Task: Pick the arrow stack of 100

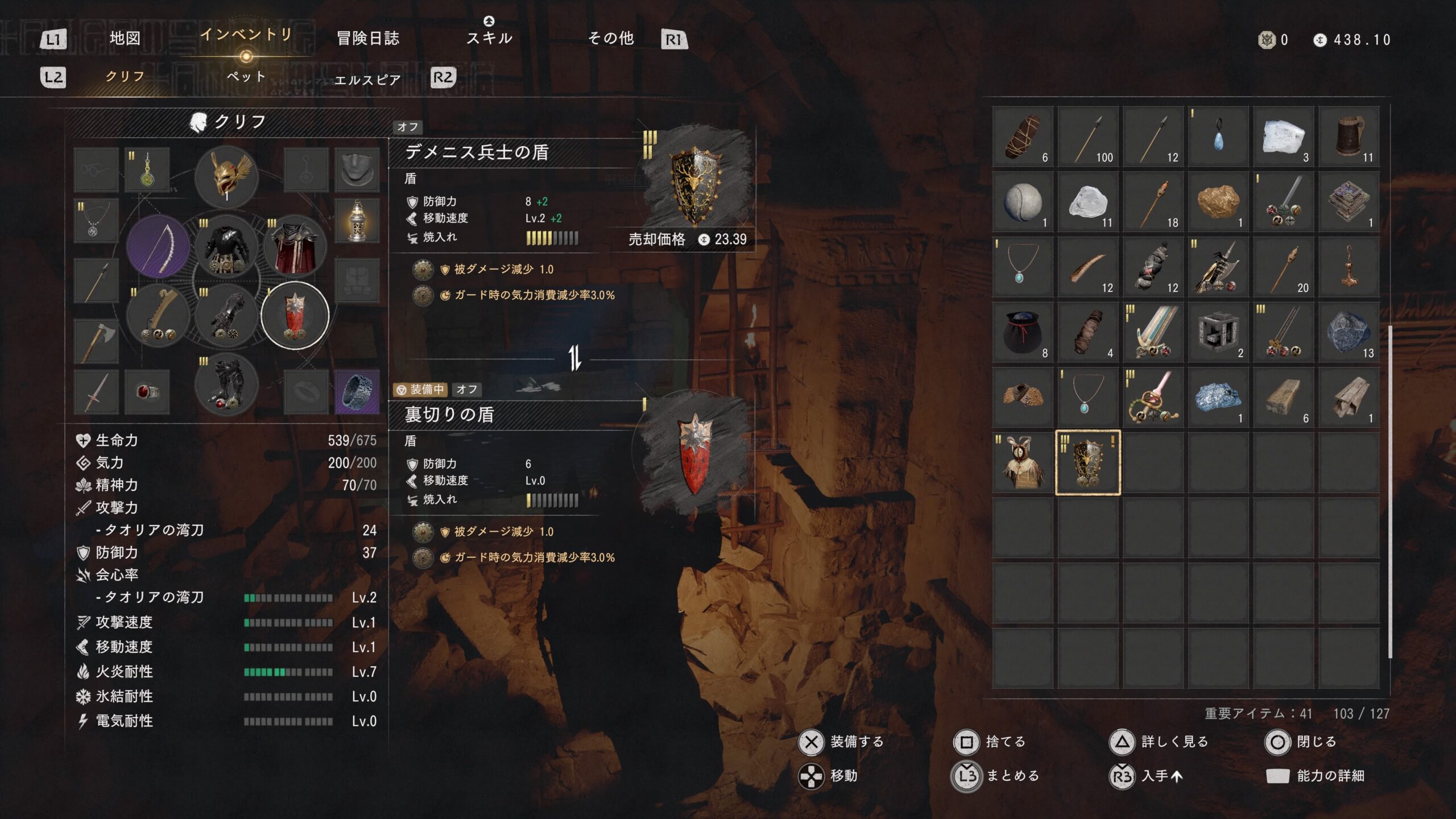Action: [x=1087, y=137]
